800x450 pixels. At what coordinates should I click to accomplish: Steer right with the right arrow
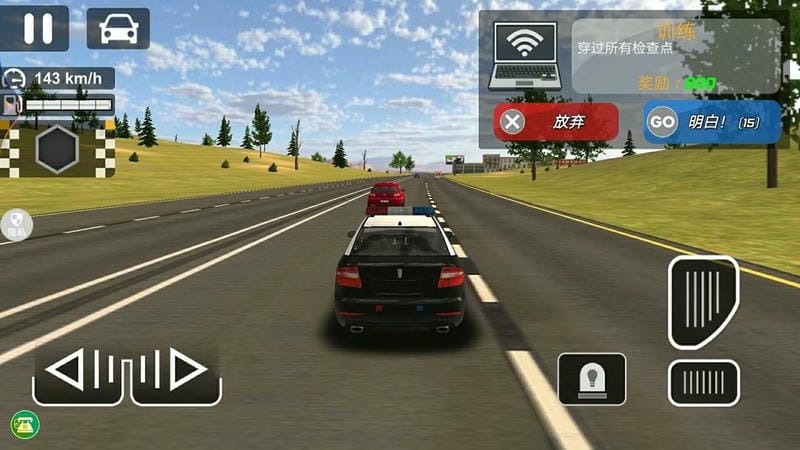[174, 372]
